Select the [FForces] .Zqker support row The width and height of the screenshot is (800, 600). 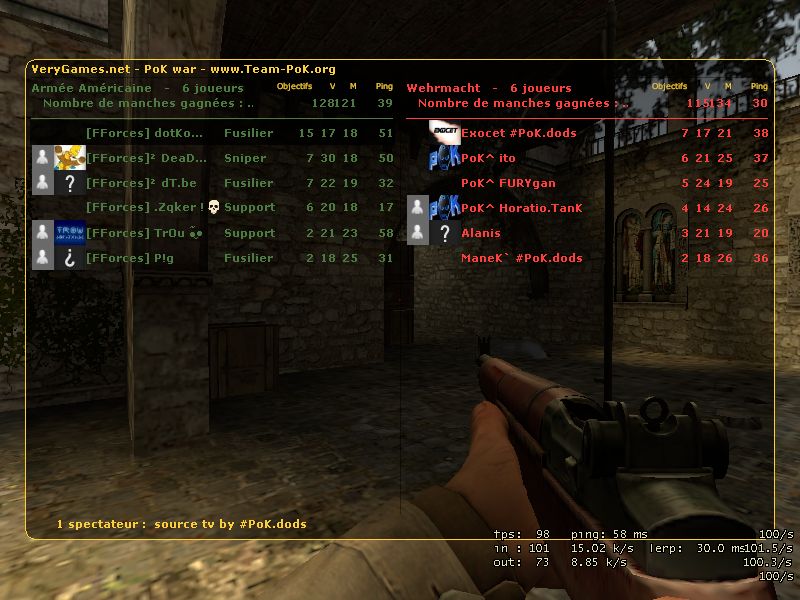coord(144,208)
